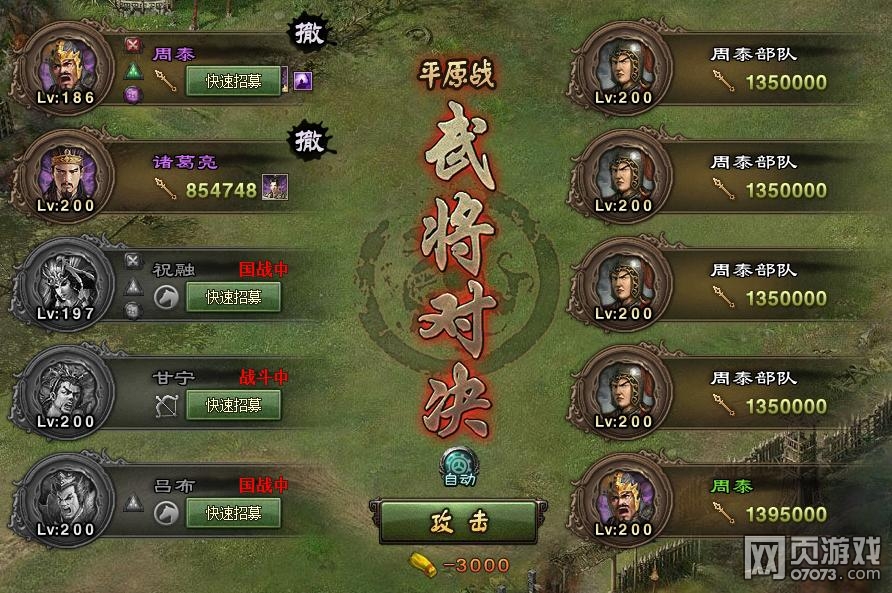Select 诸葛亮's general portrait
This screenshot has width=892, height=593.
tap(65, 174)
